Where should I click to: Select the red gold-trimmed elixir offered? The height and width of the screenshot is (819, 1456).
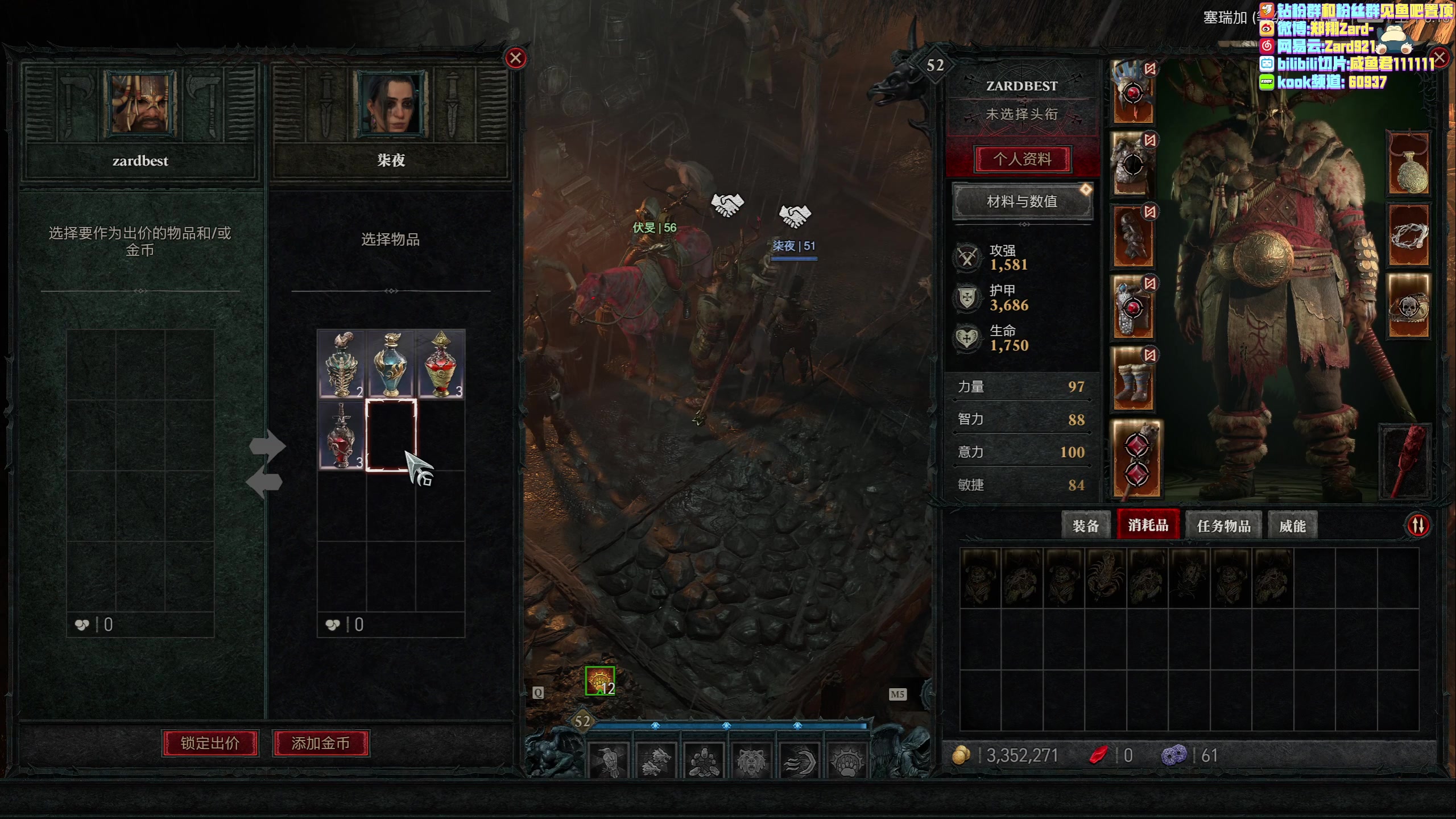[x=441, y=364]
